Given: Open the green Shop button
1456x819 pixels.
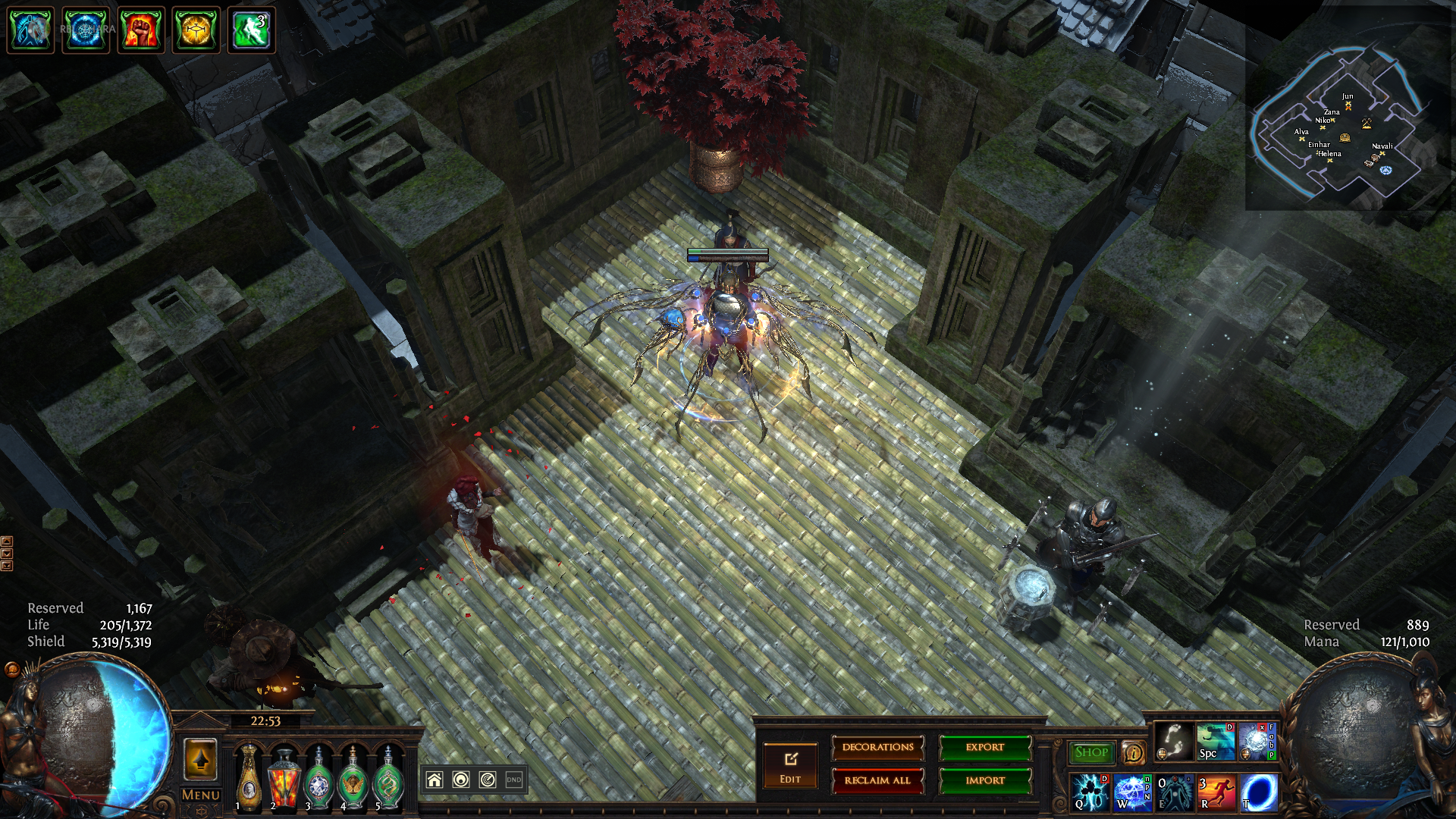Looking at the screenshot, I should (1091, 752).
